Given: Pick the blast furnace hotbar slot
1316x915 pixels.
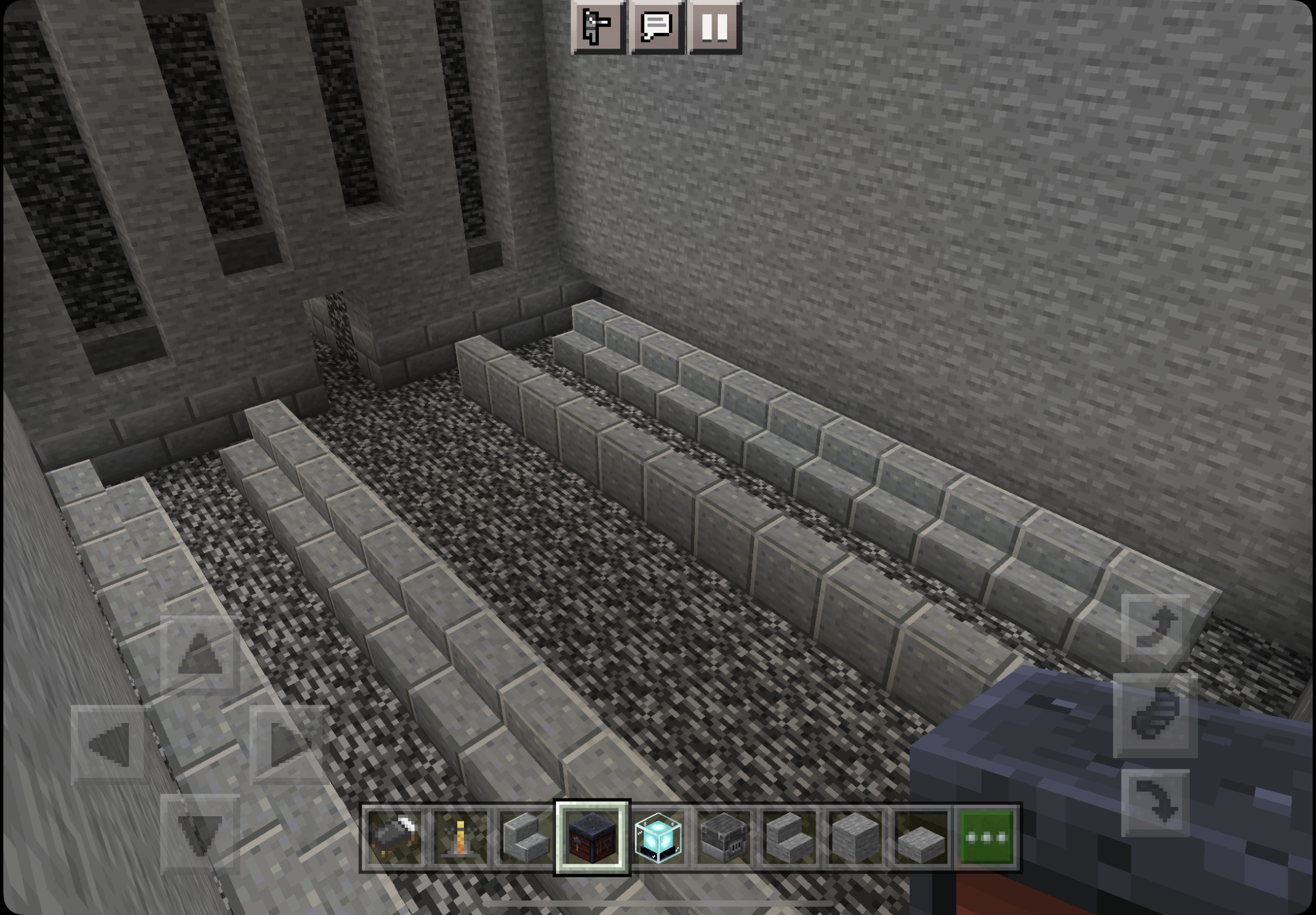Looking at the screenshot, I should (724, 837).
